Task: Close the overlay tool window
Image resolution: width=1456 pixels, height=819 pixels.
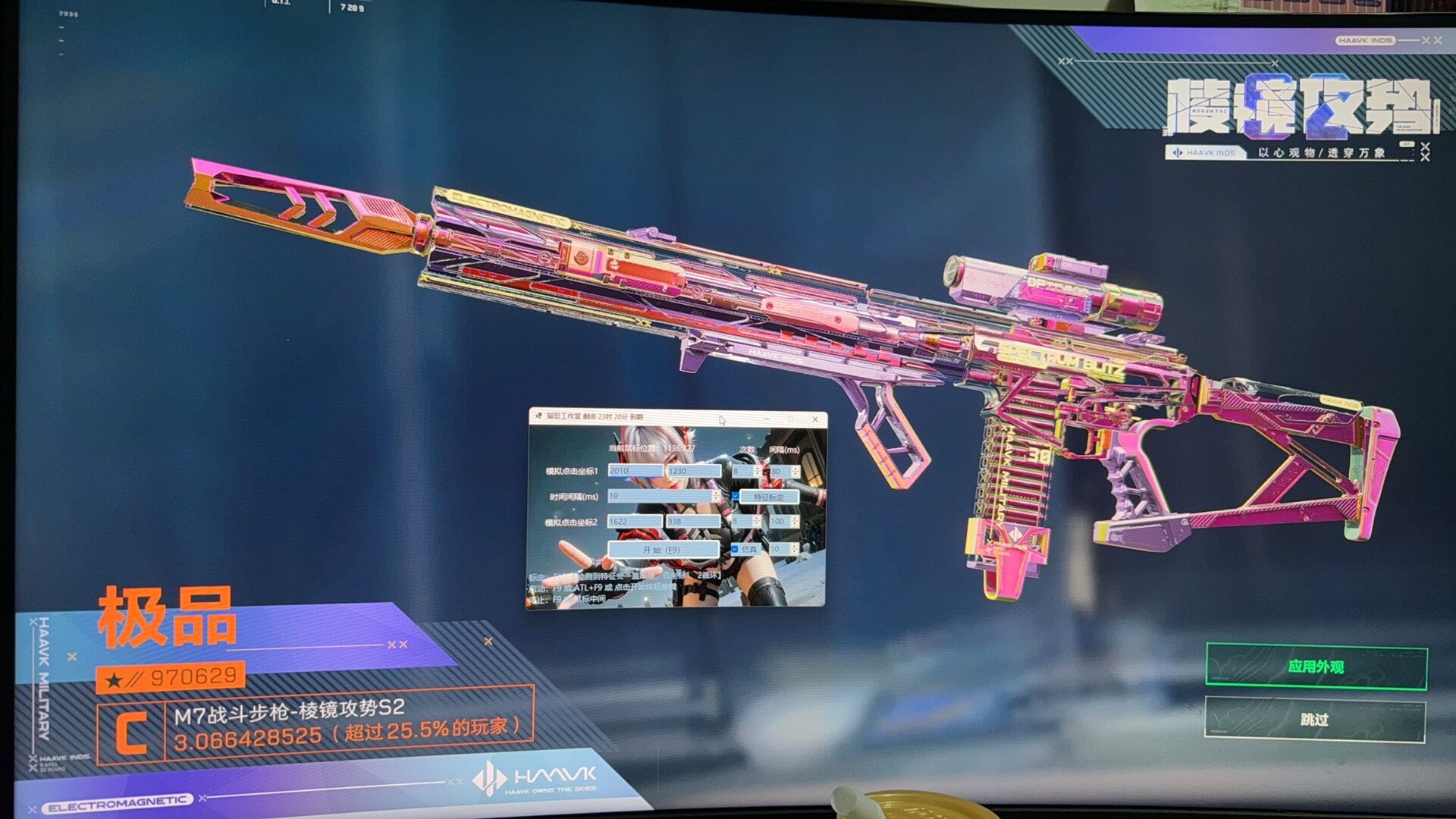Action: click(x=815, y=419)
